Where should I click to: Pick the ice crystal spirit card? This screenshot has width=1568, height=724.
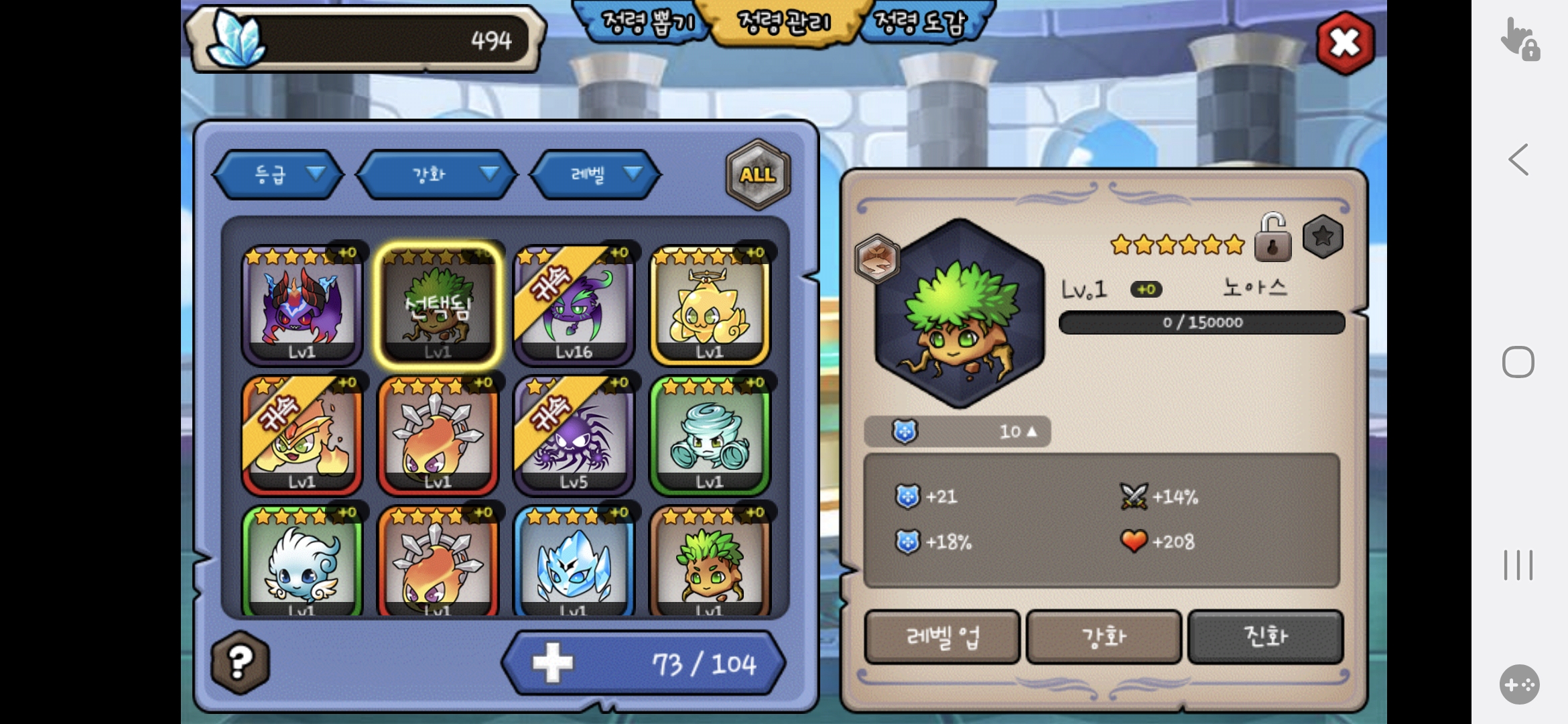(x=574, y=563)
